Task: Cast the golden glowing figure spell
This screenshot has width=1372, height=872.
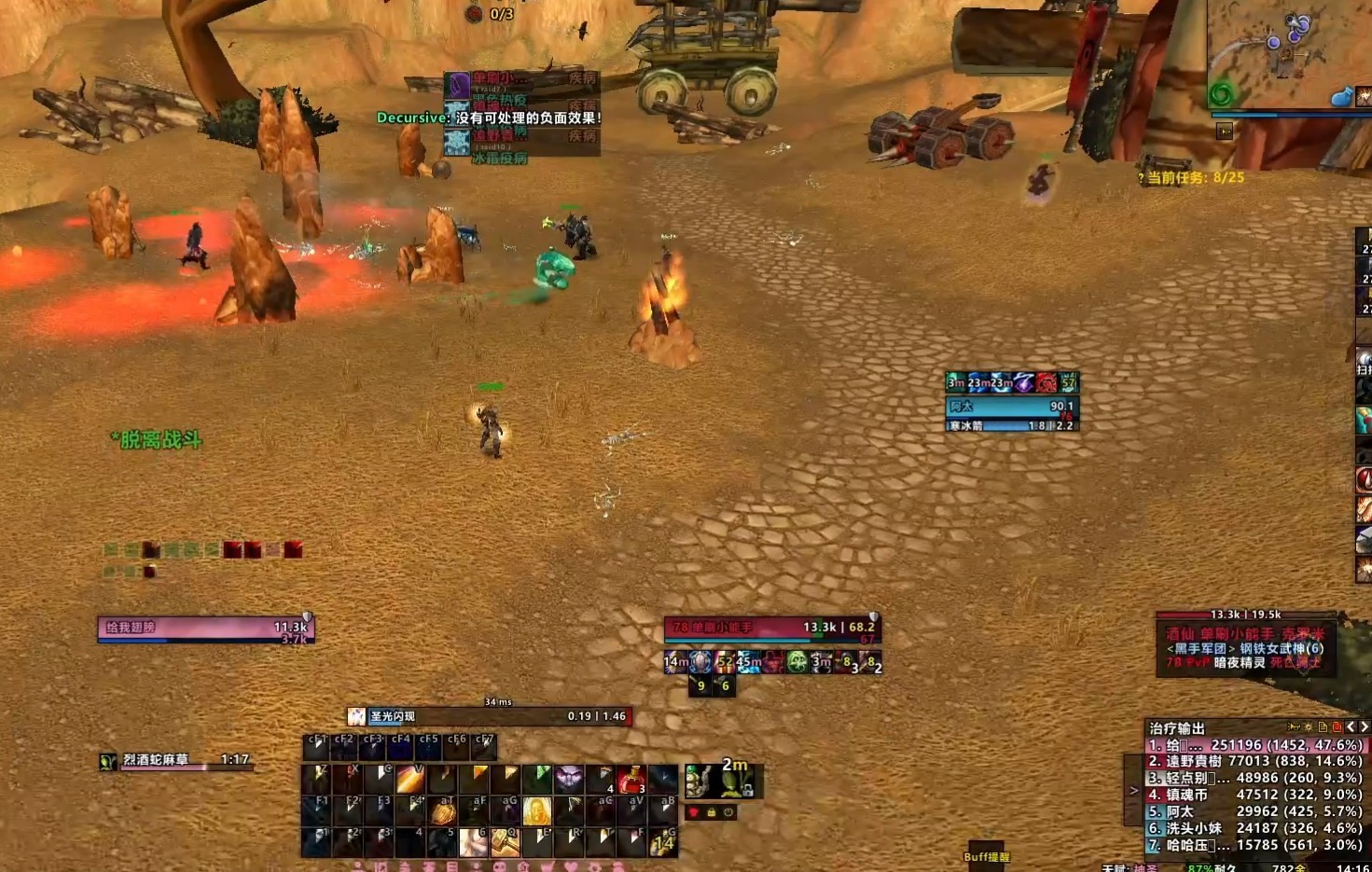Action: pos(536,810)
